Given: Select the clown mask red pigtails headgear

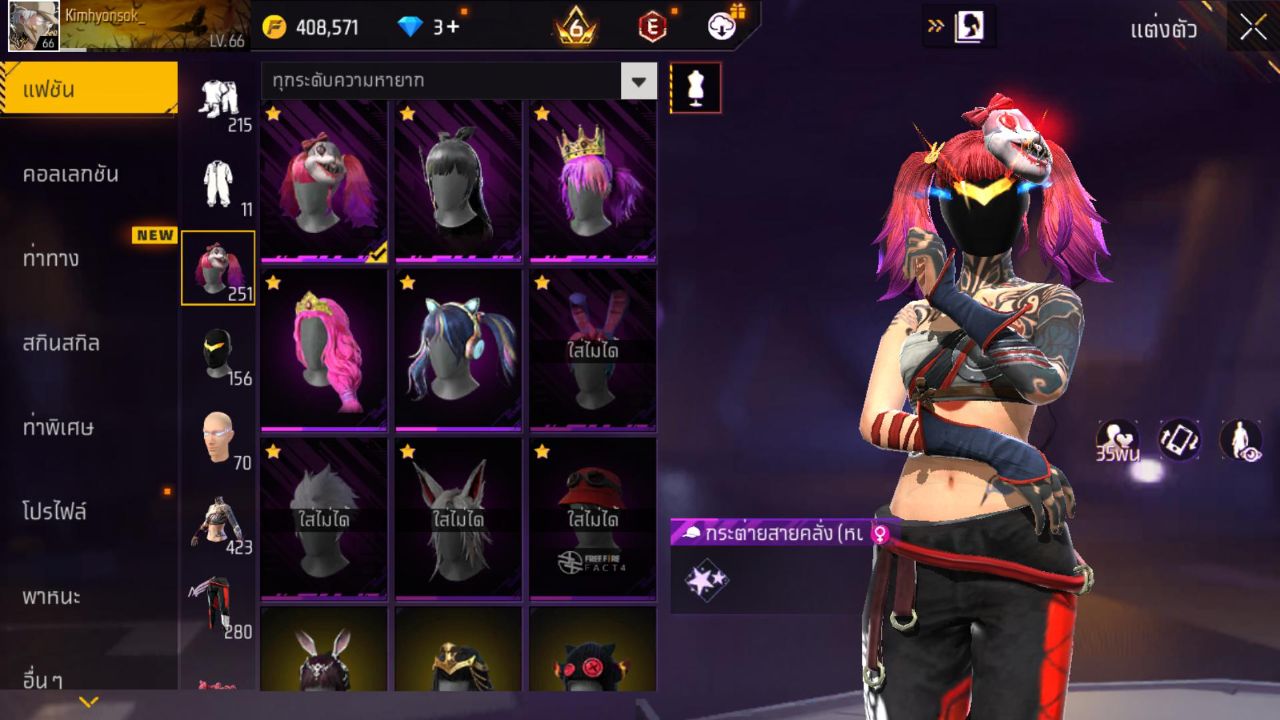Looking at the screenshot, I should tap(323, 180).
